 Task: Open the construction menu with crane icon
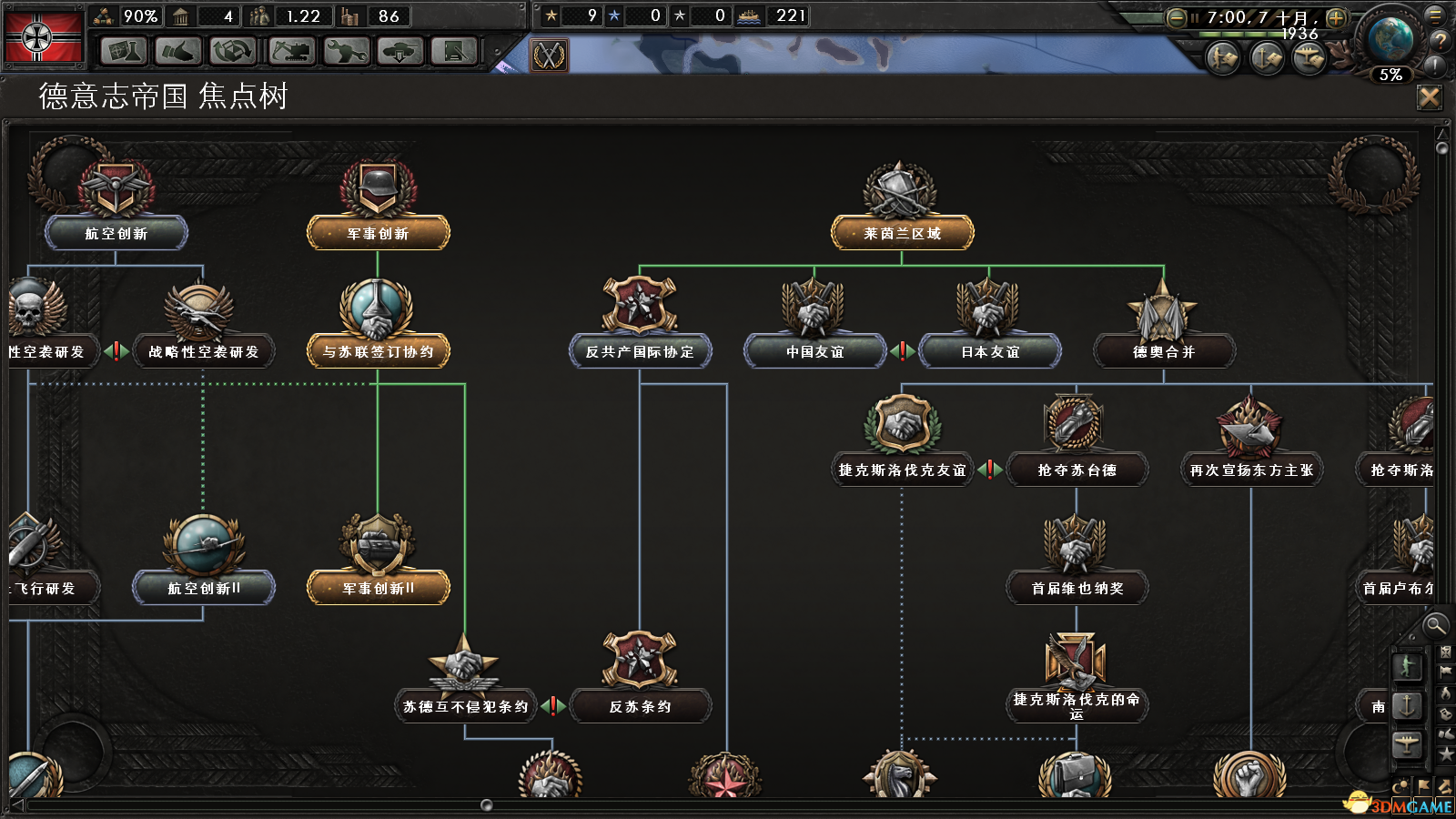point(291,52)
